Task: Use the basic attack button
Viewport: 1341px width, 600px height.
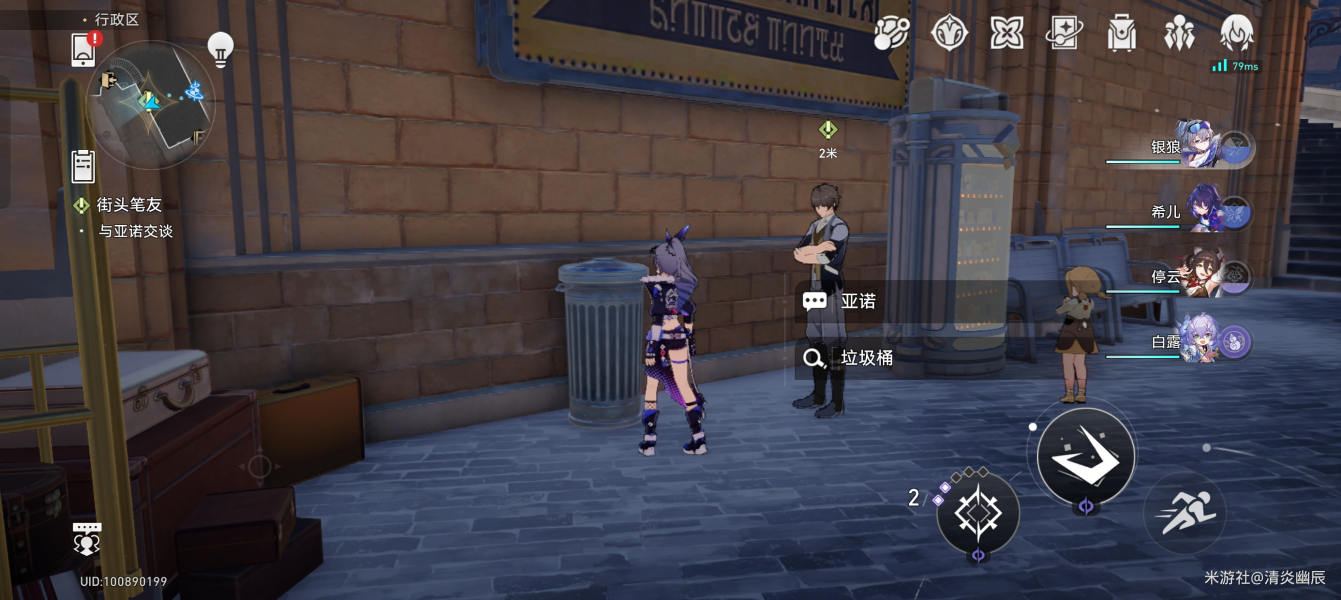Action: [1085, 456]
